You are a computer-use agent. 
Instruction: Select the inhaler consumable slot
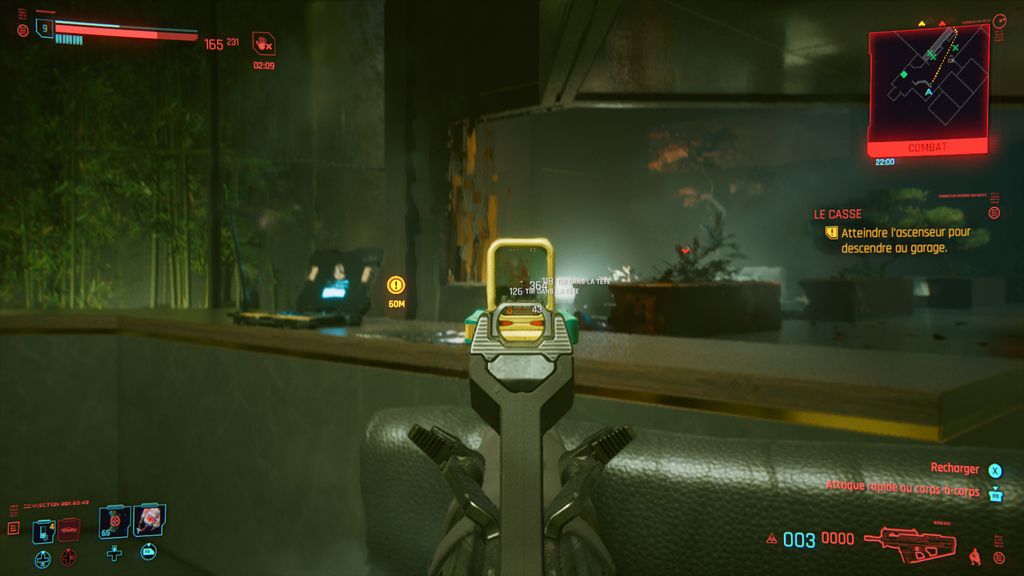click(x=44, y=529)
